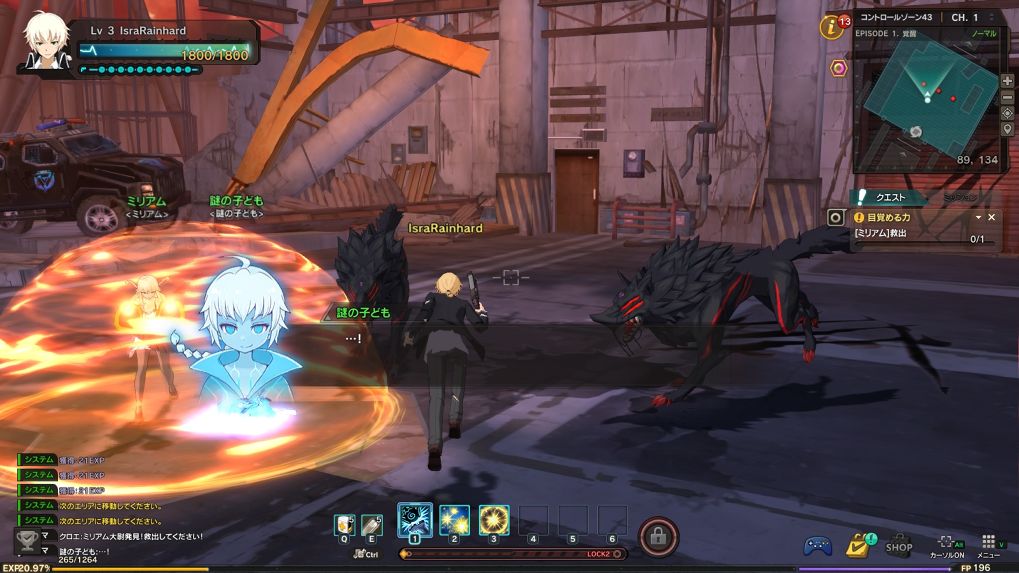
Task: Activate the blue swirl skill in slot 1
Action: [414, 521]
